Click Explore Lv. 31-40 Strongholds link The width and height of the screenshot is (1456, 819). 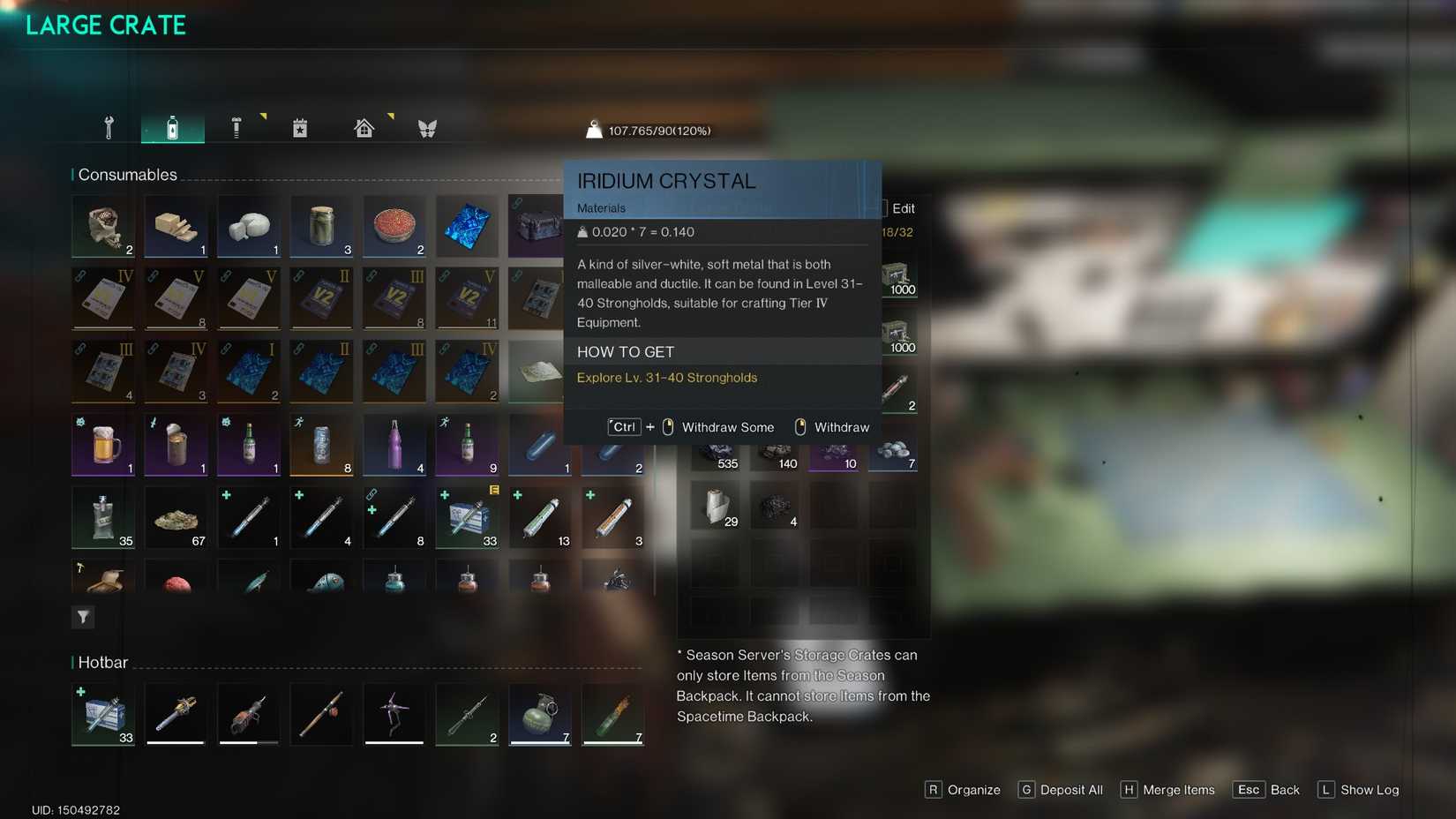[666, 377]
